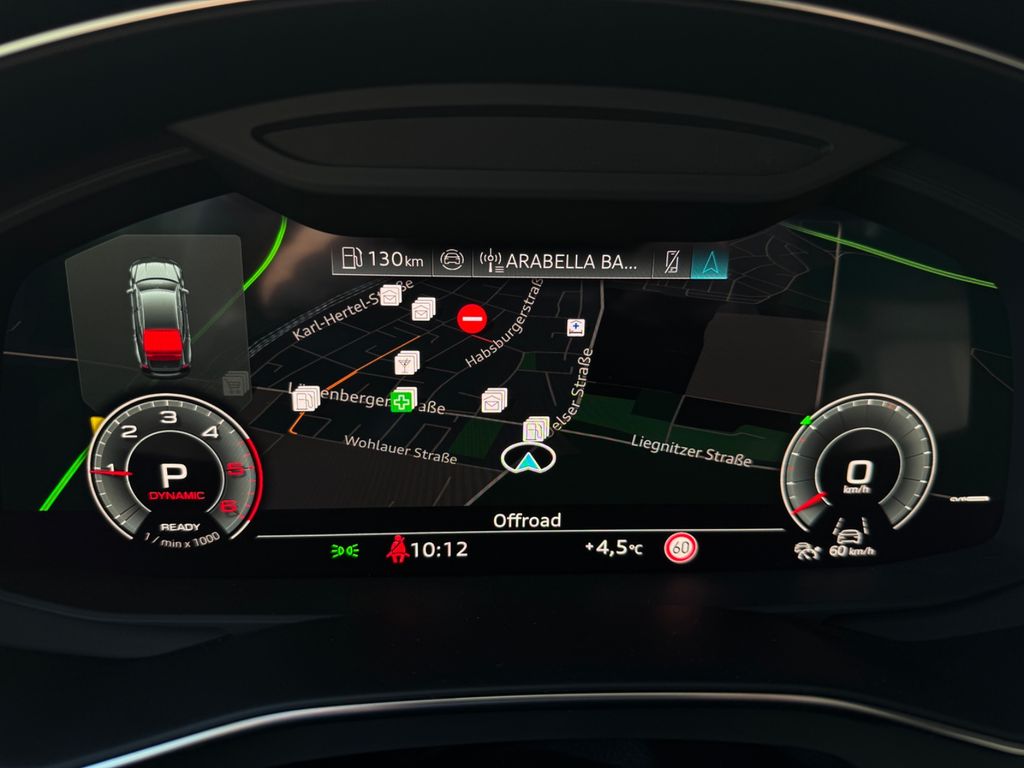
Task: Open the ARABELLA radio station tab
Action: [558, 262]
